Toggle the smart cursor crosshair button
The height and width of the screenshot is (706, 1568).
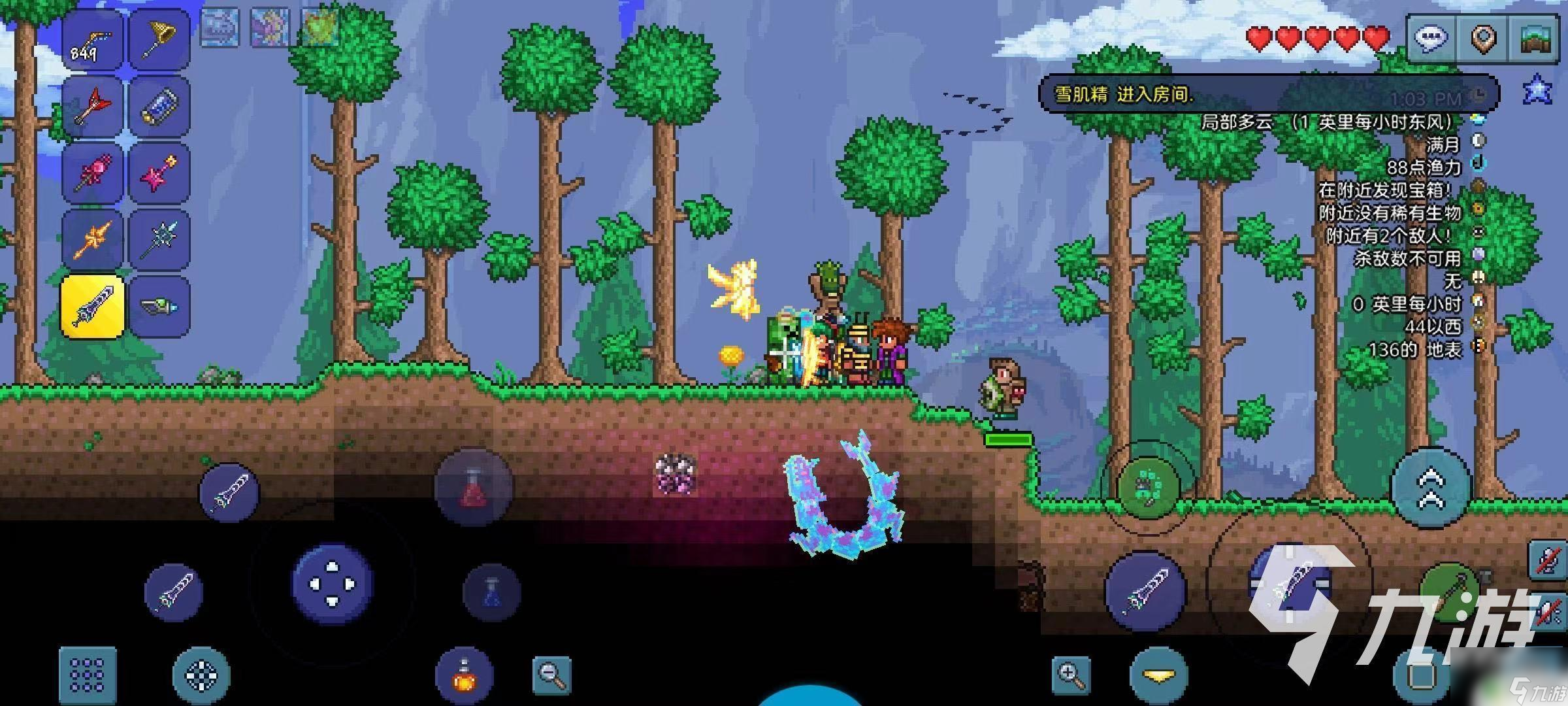click(201, 675)
